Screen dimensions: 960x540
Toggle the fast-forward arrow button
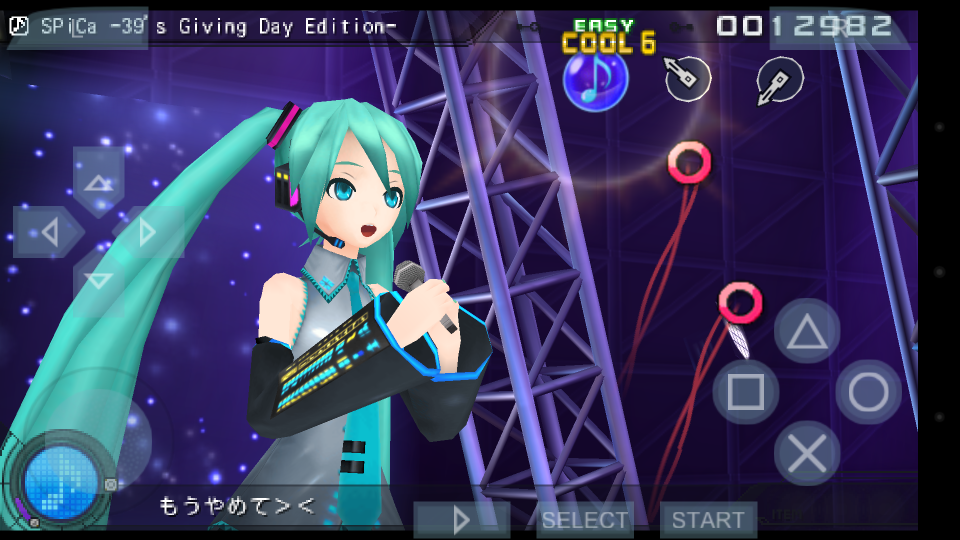(x=462, y=520)
